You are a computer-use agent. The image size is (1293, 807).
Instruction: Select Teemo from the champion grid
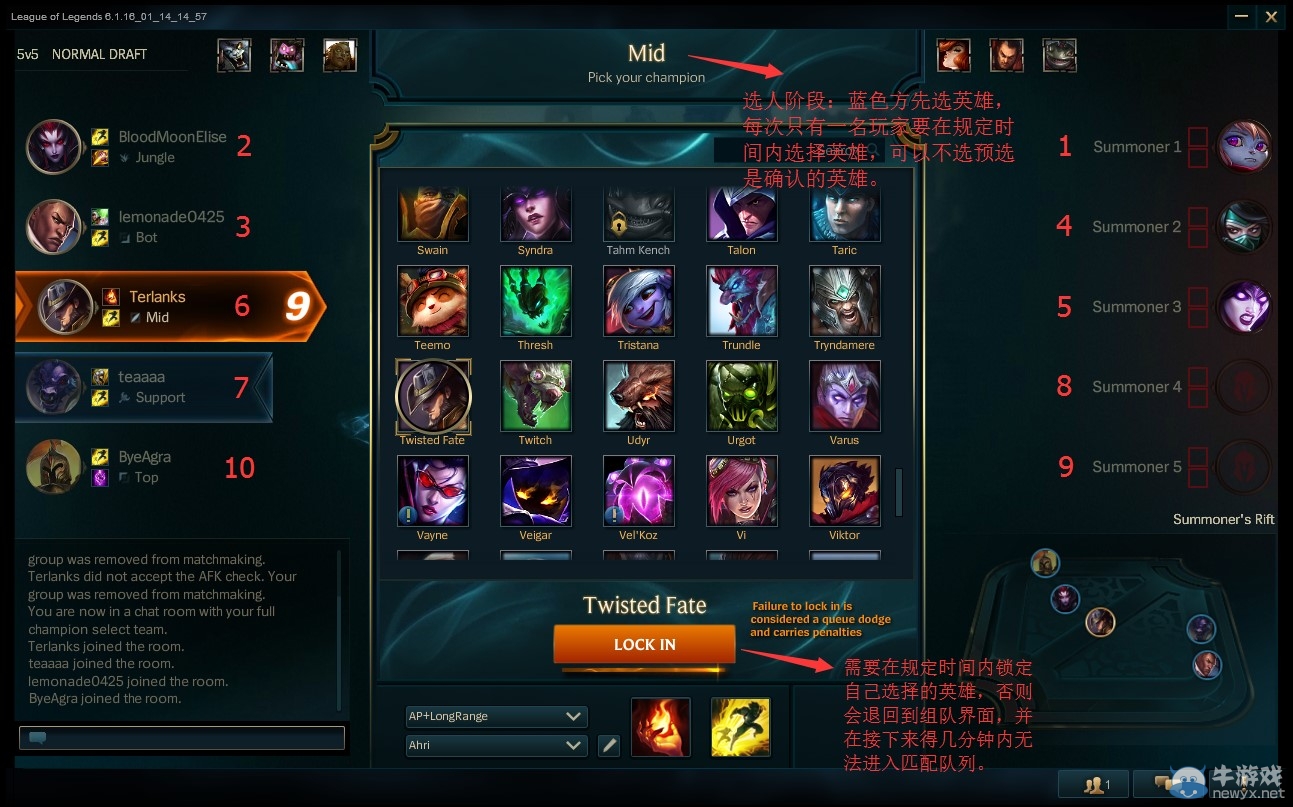pyautogui.click(x=432, y=300)
